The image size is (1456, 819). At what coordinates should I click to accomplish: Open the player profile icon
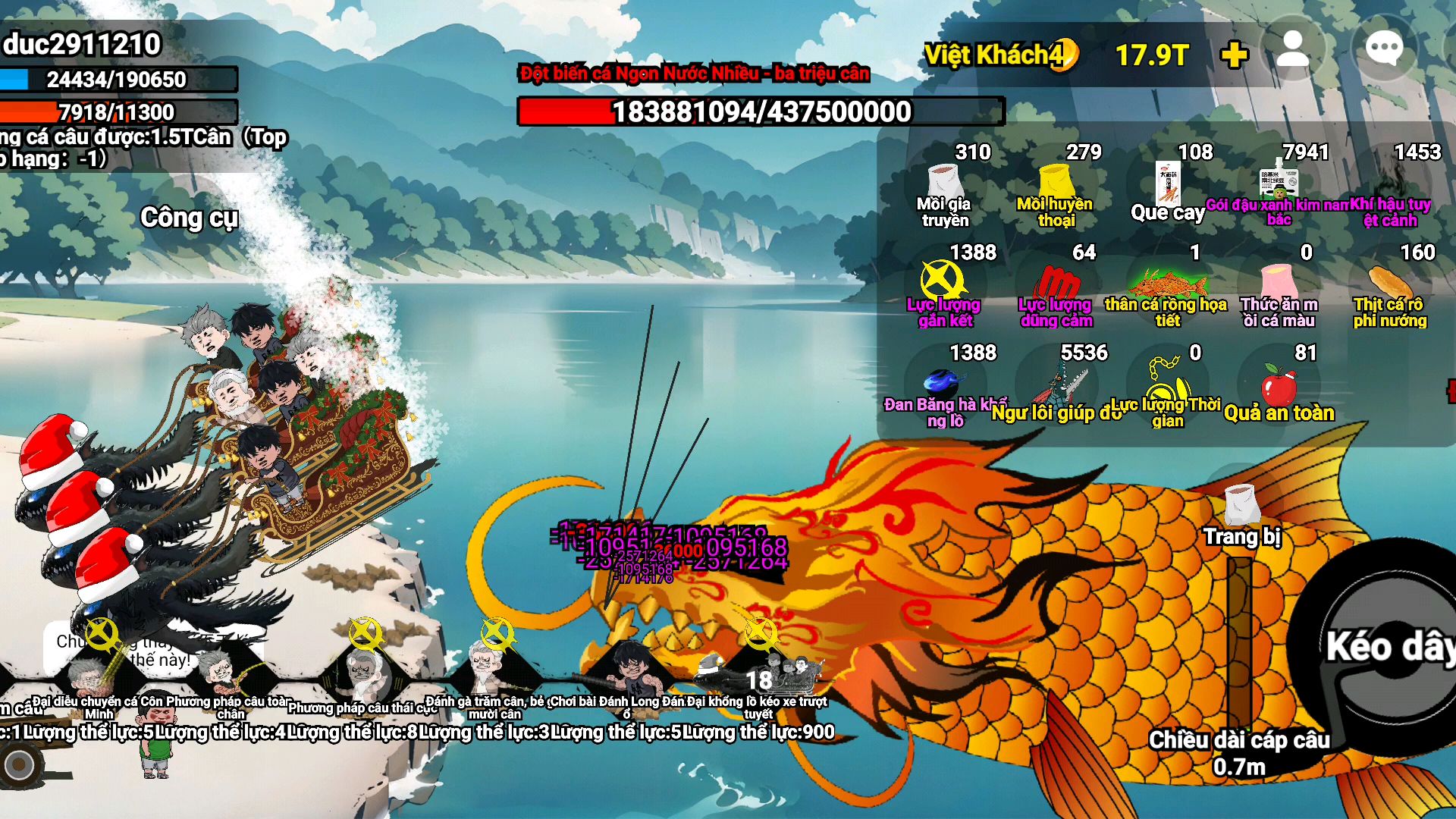1293,50
